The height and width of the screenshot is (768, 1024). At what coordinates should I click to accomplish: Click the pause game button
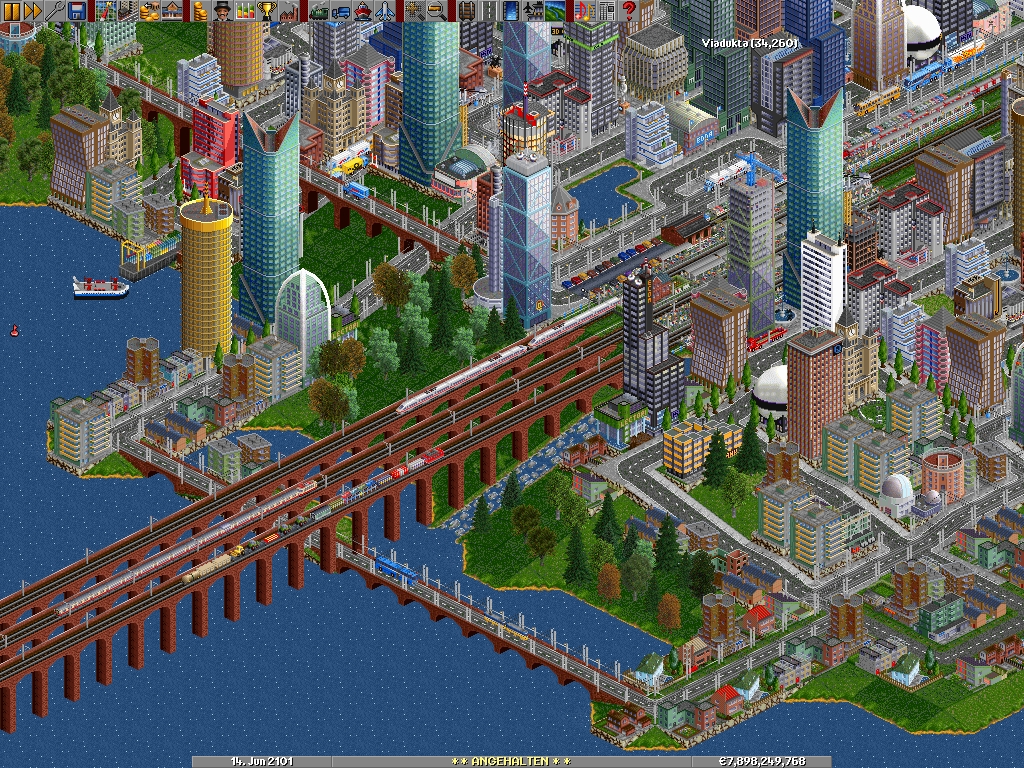pos(11,11)
